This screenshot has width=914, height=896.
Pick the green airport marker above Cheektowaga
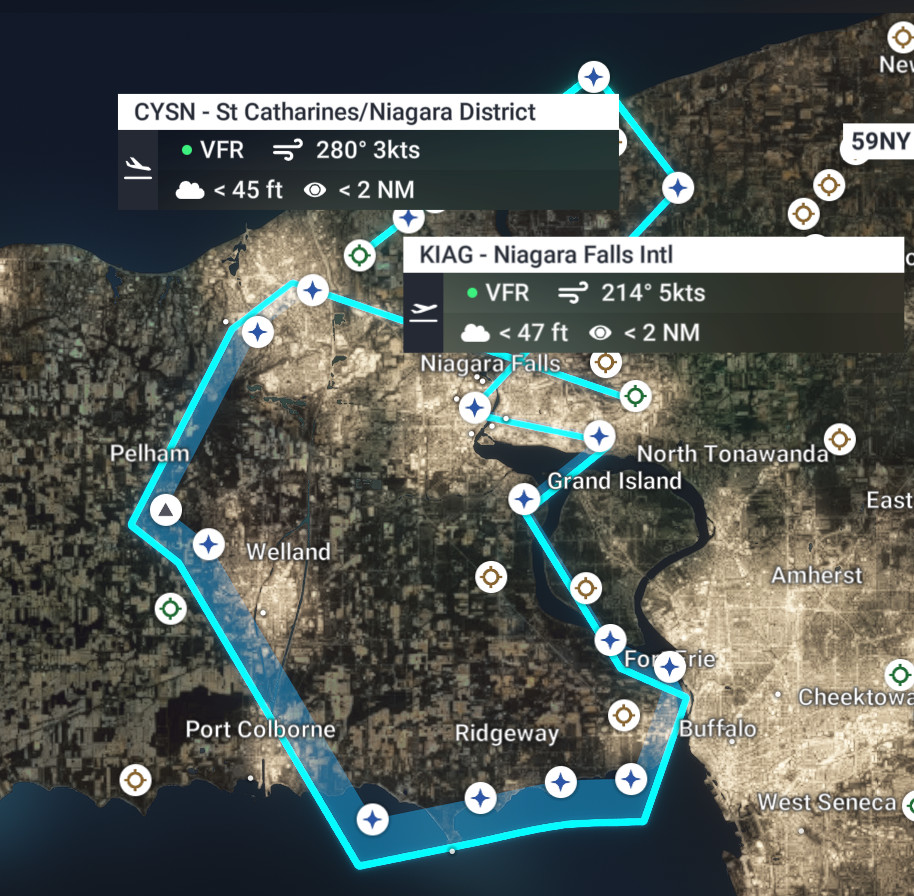(900, 674)
